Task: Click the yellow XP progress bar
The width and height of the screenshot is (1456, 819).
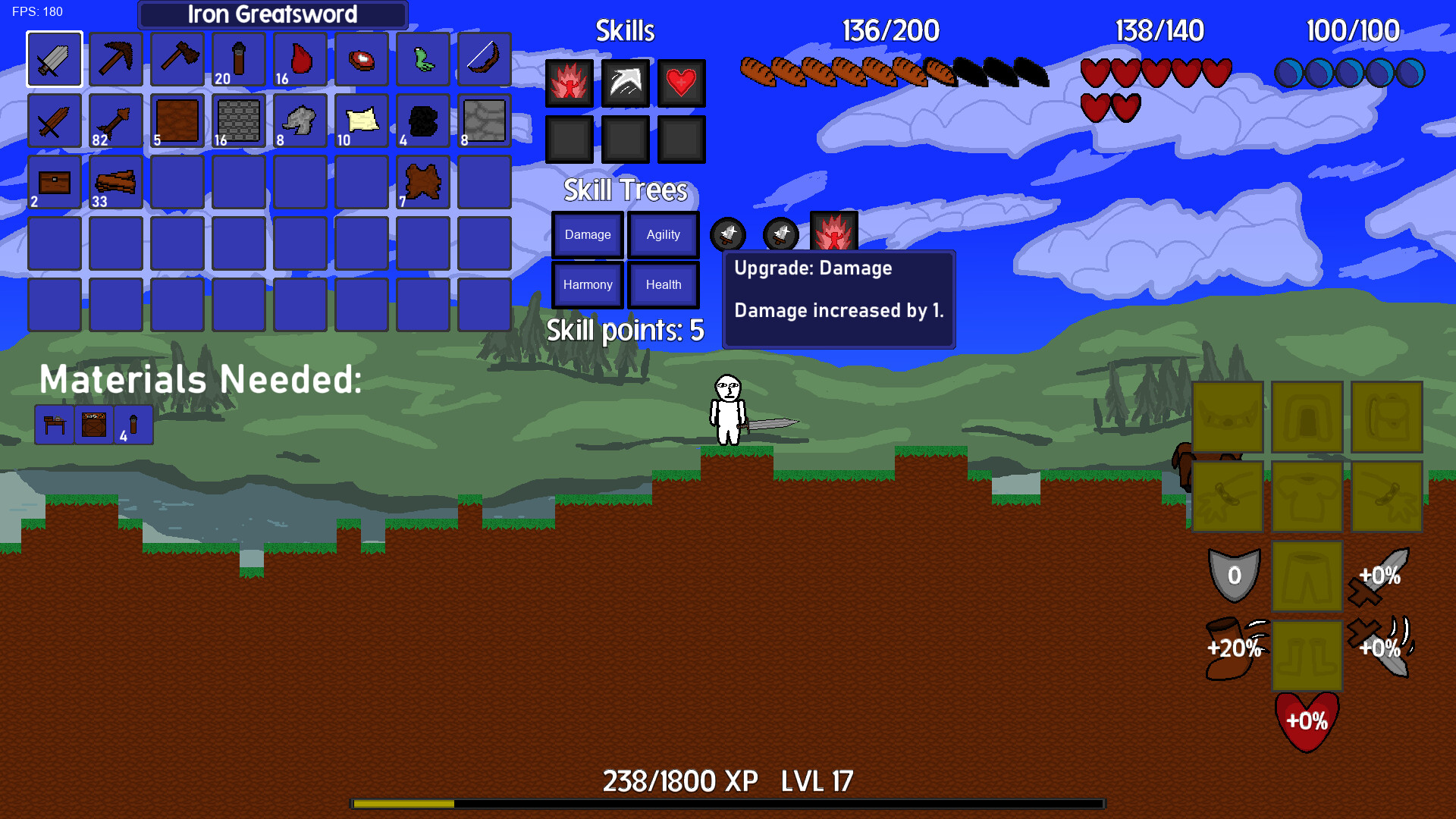Action: click(x=402, y=800)
